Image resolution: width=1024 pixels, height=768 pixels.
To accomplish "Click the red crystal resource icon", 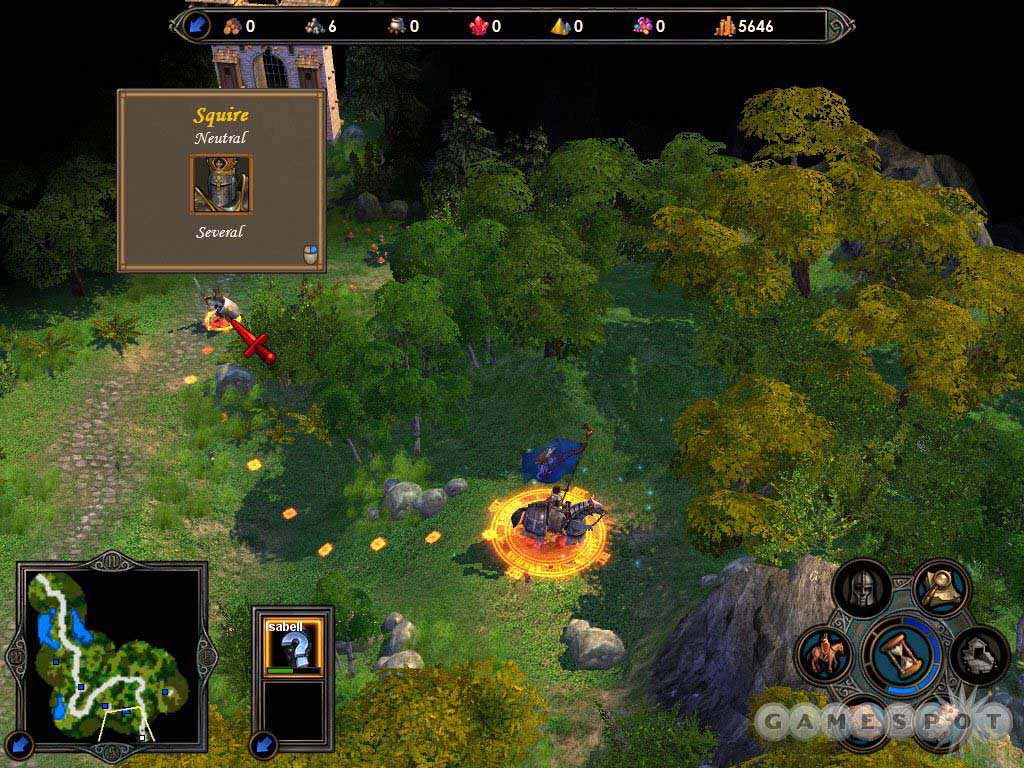I will pos(479,26).
